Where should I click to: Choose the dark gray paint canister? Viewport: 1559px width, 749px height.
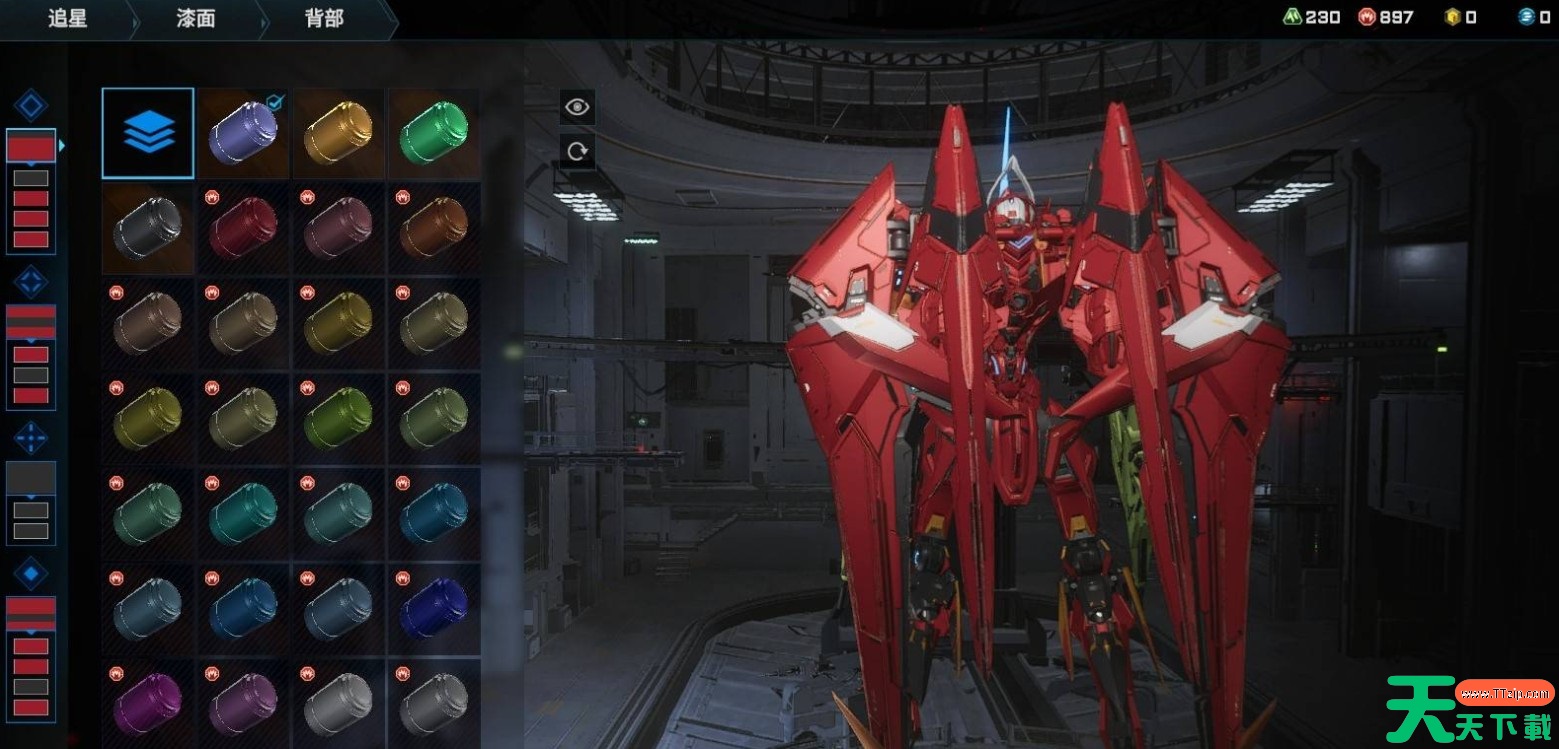tap(147, 228)
